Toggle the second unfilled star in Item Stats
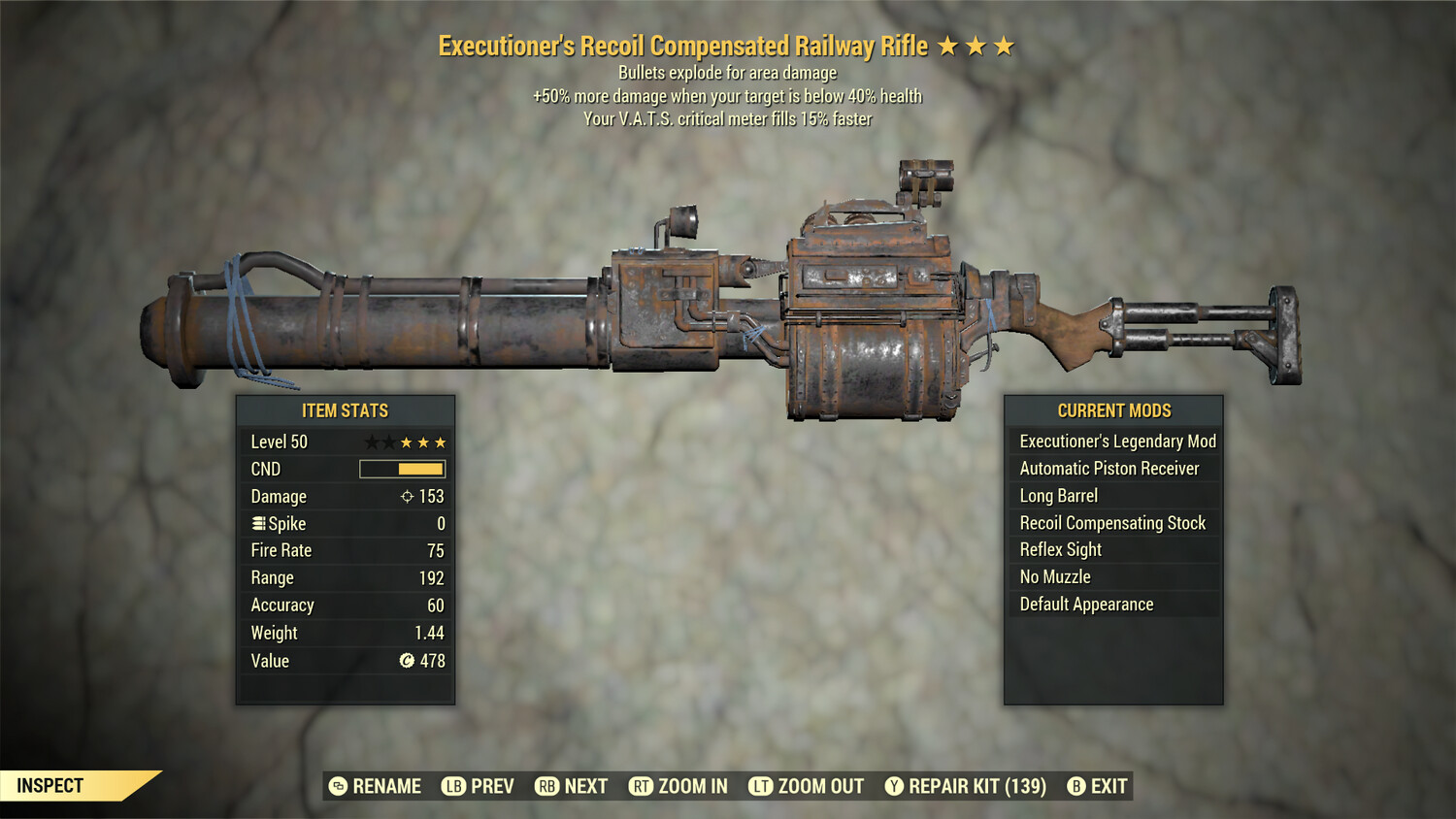This screenshot has width=1456, height=819. click(x=389, y=442)
